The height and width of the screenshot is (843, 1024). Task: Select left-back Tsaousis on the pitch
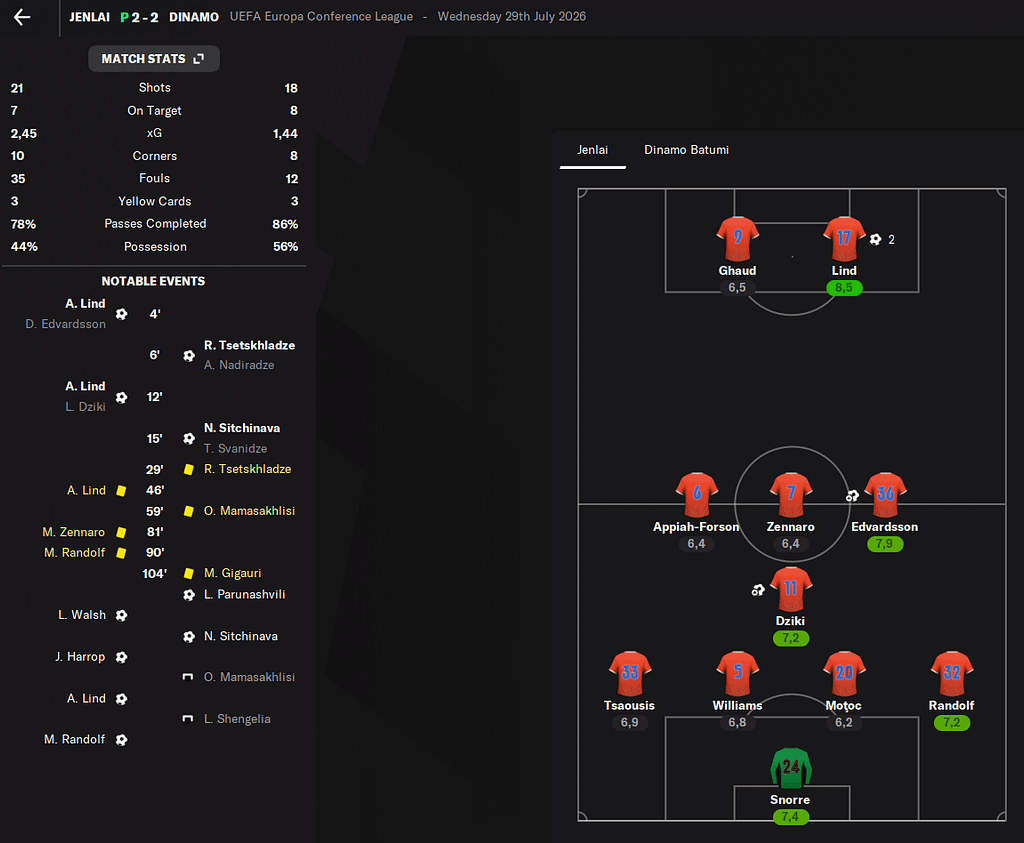(630, 674)
